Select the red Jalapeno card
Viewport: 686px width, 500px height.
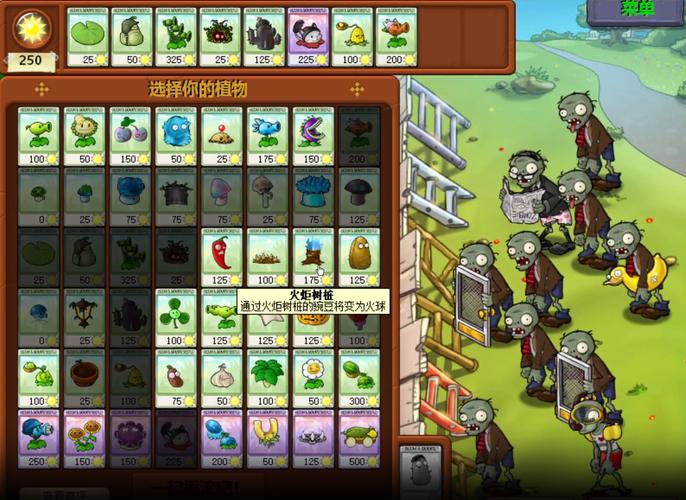[222, 257]
